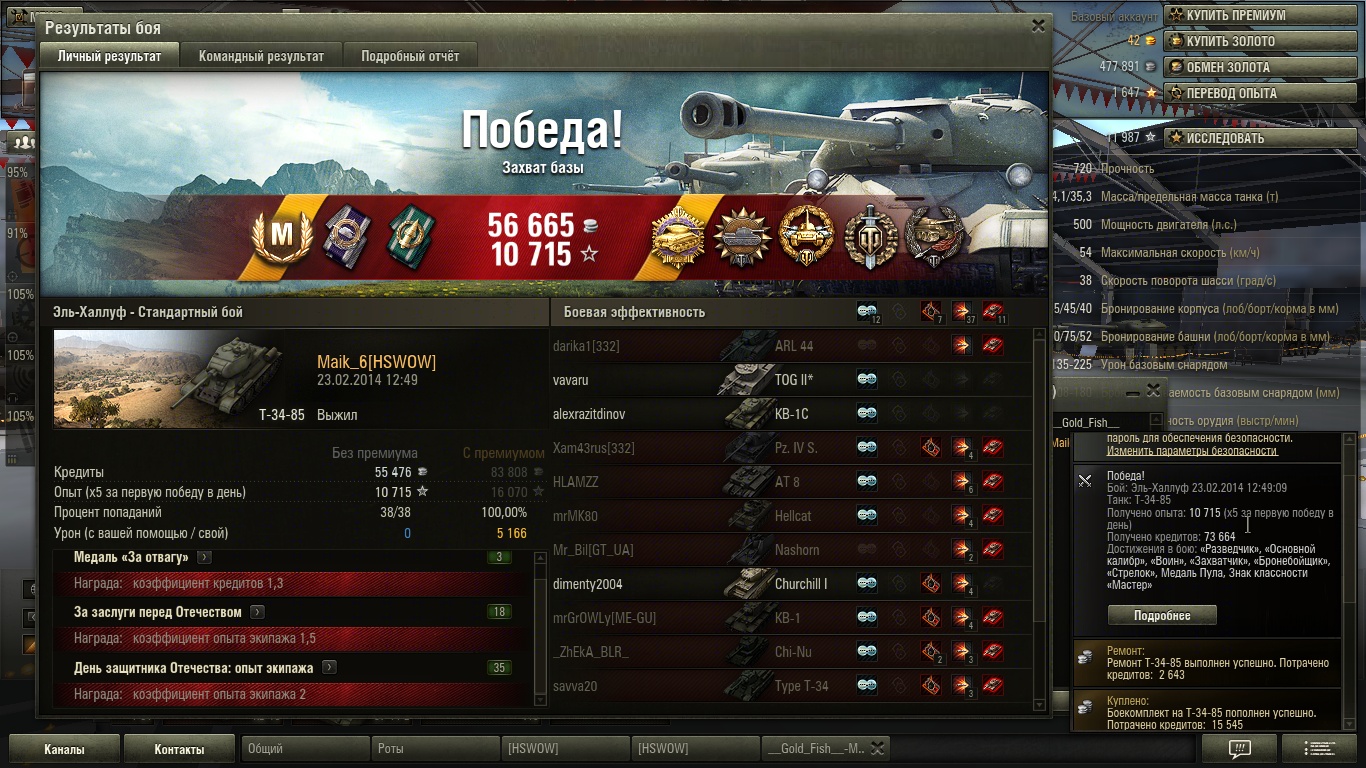
Task: Select the Личный результат tab
Action: [x=109, y=56]
